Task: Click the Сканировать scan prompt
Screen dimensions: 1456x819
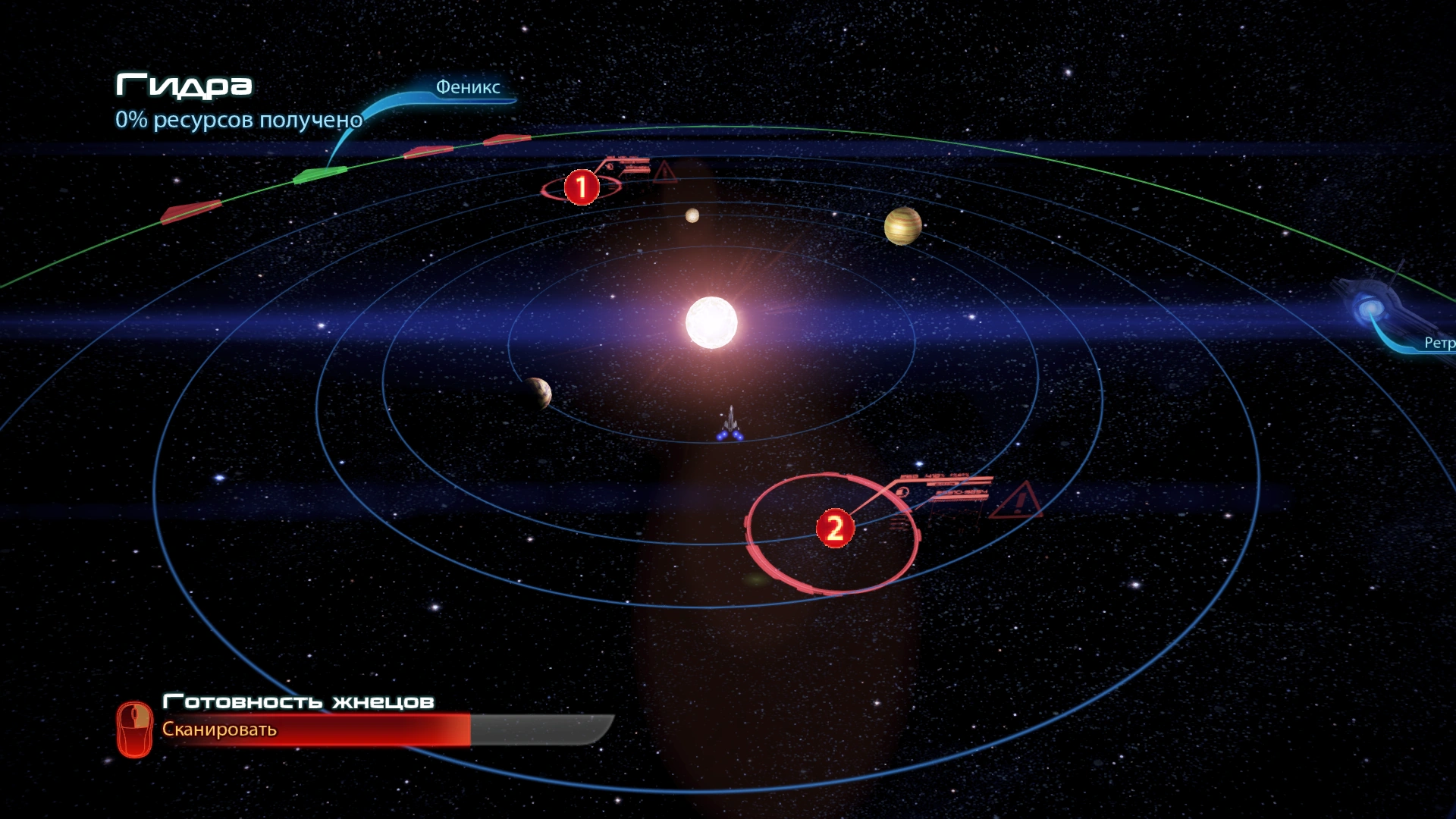Action: [219, 730]
